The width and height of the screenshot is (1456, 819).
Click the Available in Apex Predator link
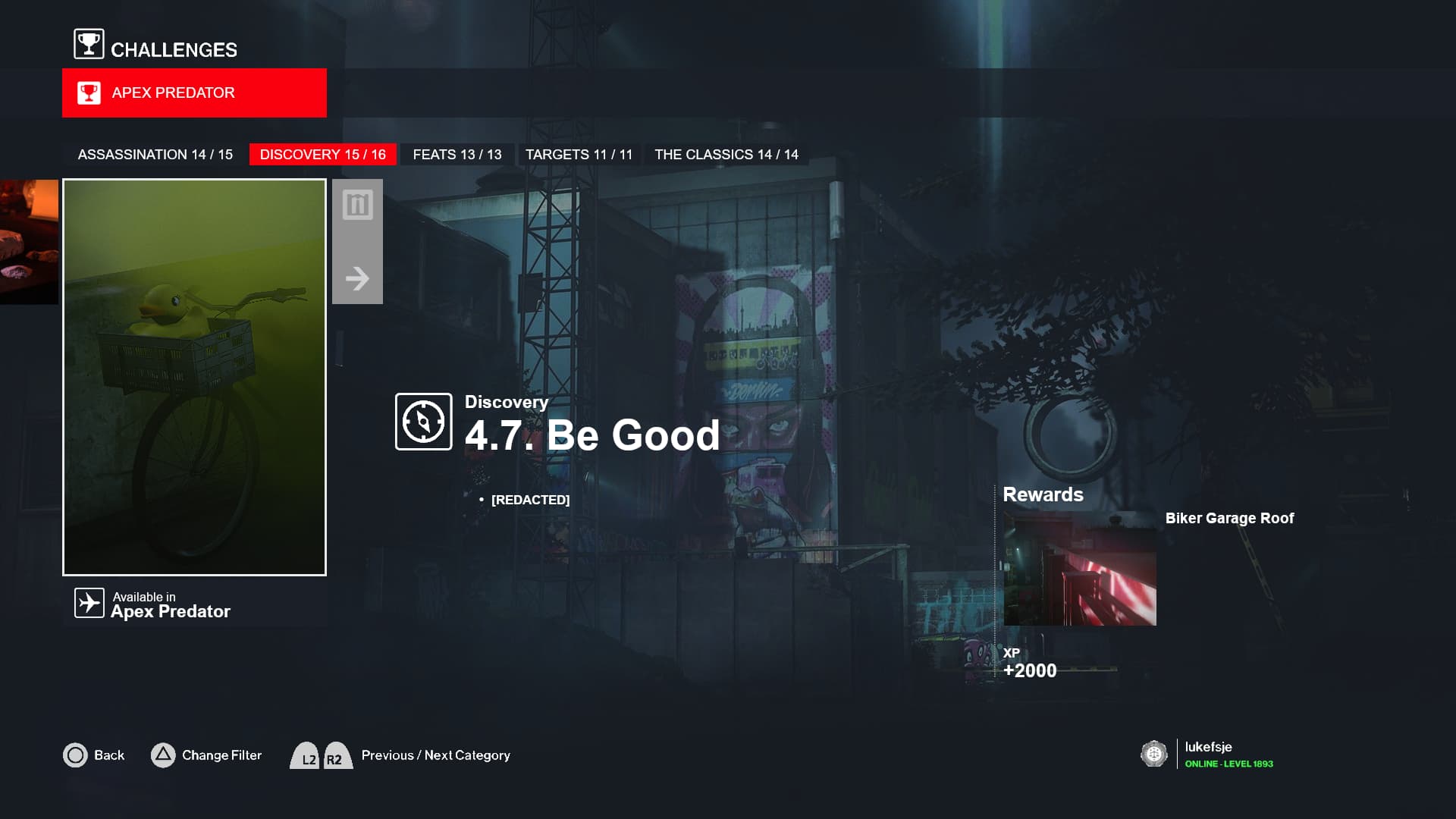(x=170, y=604)
